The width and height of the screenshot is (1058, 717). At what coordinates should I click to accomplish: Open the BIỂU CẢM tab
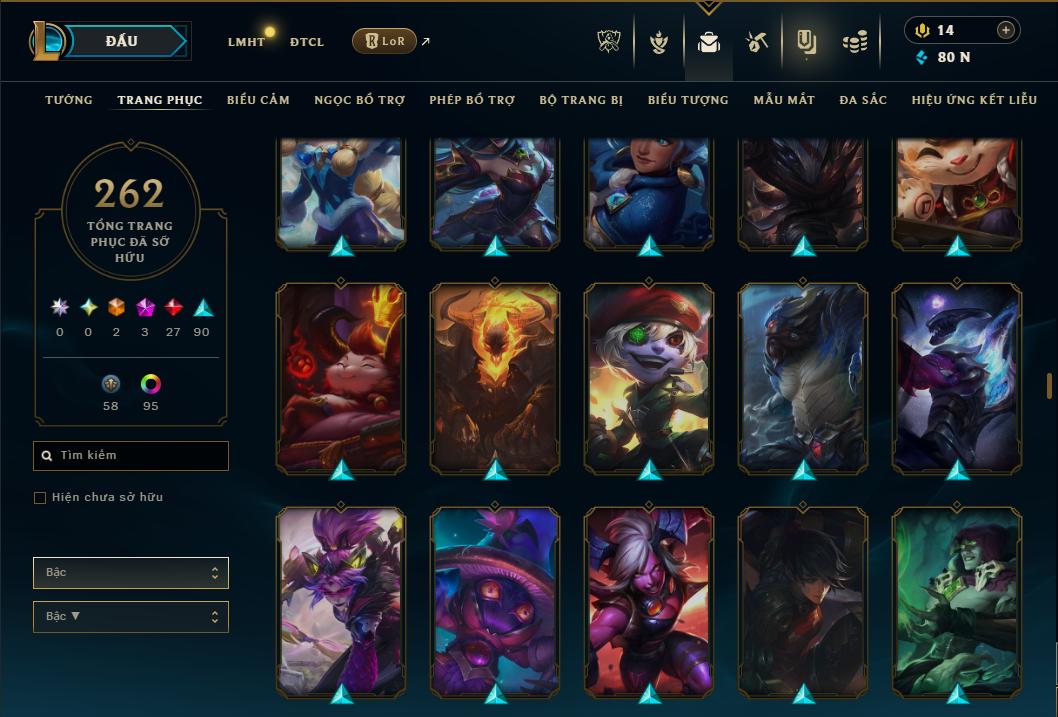coord(258,100)
